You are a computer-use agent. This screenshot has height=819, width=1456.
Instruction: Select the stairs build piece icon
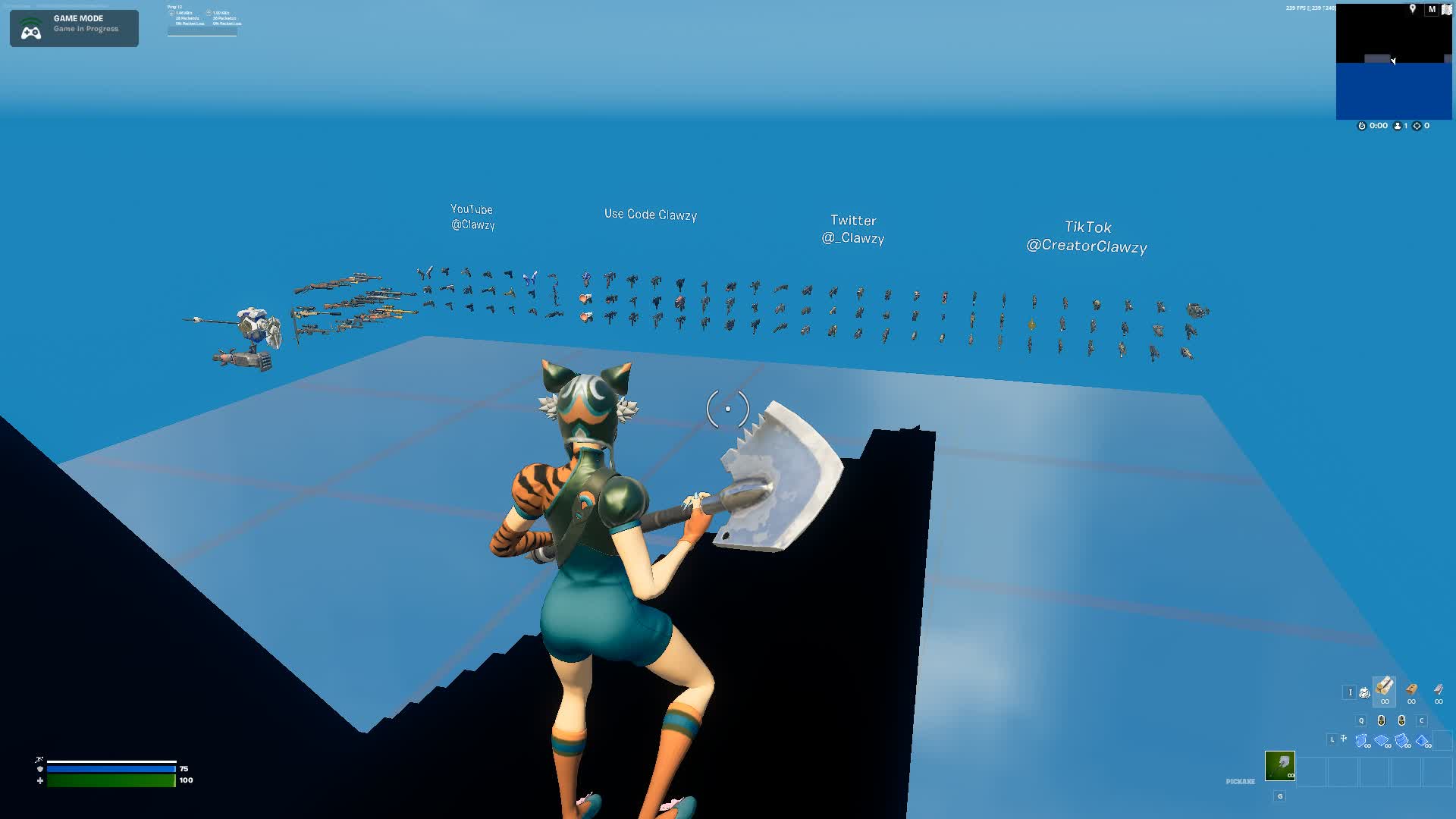pos(1401,741)
